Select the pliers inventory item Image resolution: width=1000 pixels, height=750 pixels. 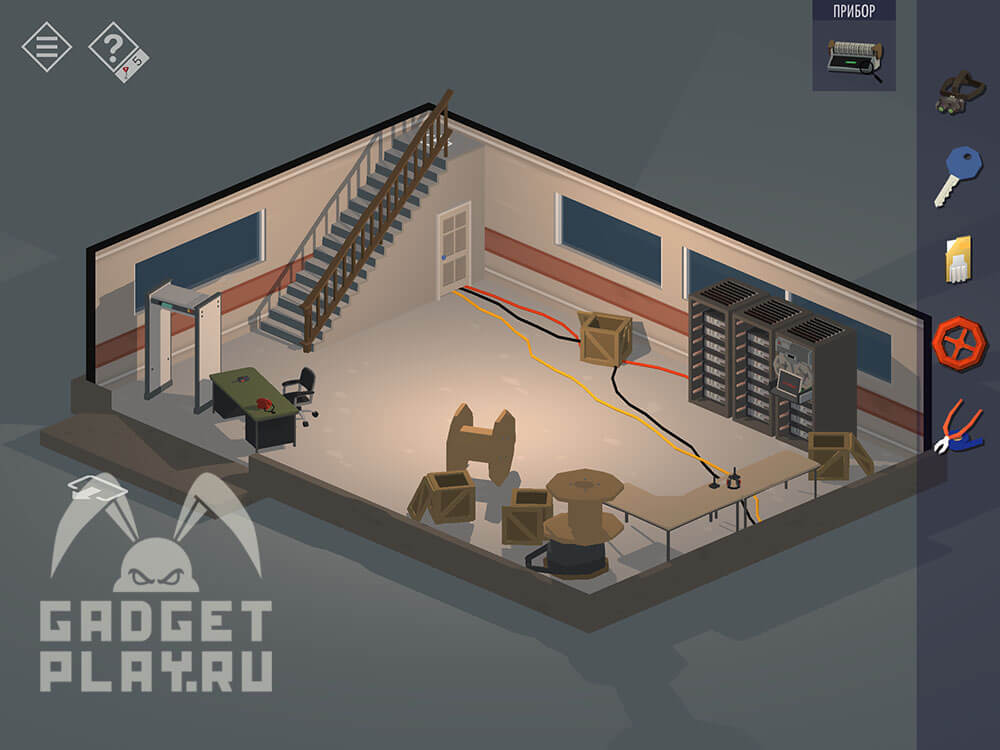(x=959, y=426)
